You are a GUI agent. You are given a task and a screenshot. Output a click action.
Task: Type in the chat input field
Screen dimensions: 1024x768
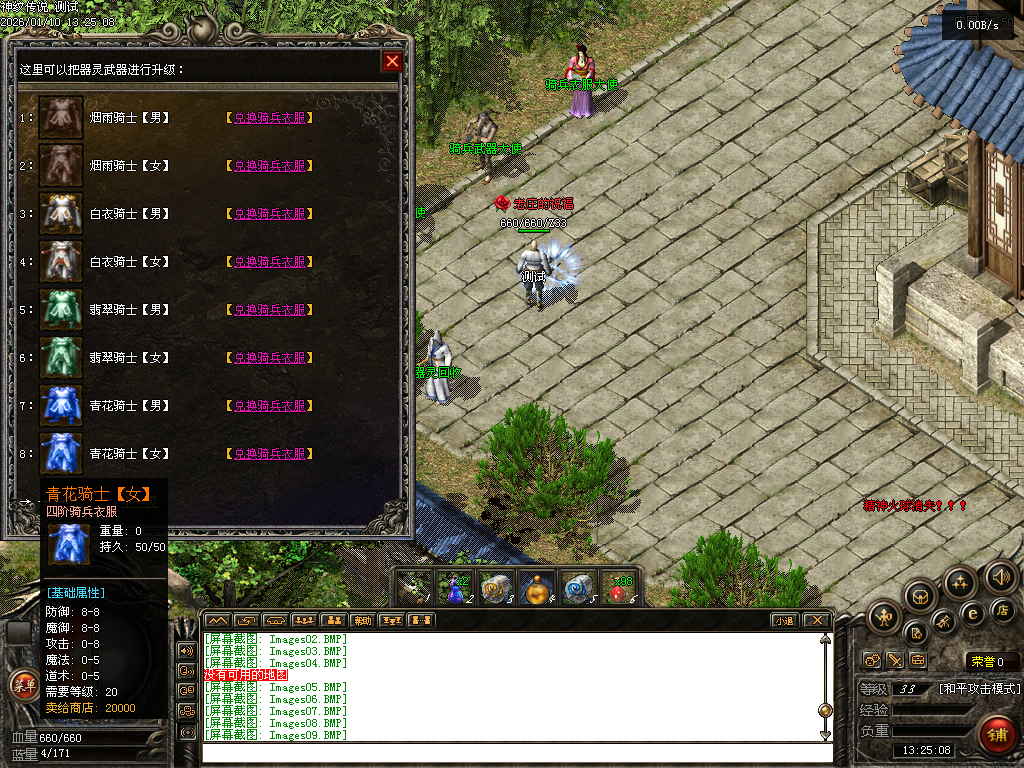point(510,752)
